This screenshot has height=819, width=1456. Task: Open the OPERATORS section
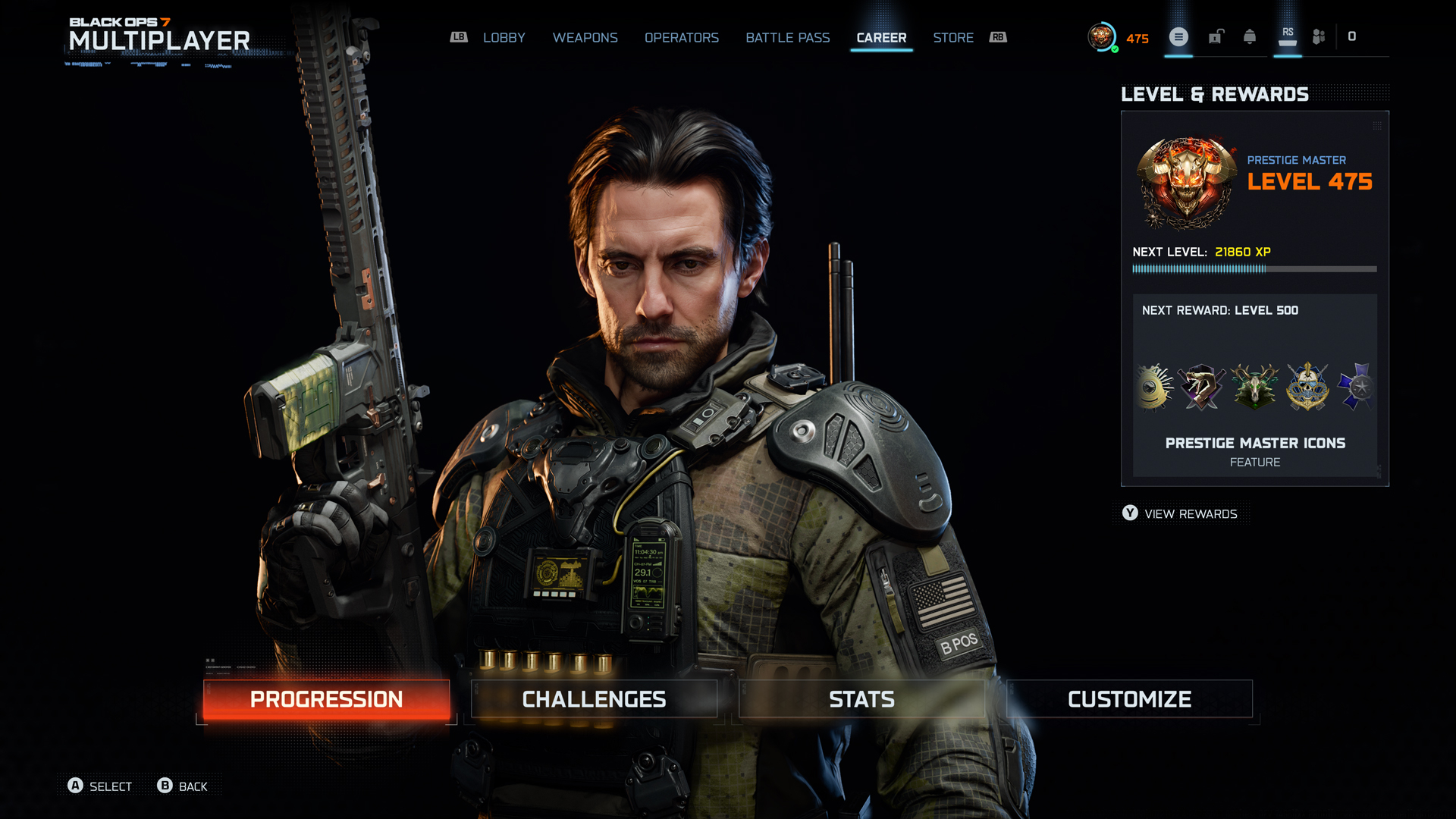click(x=681, y=37)
